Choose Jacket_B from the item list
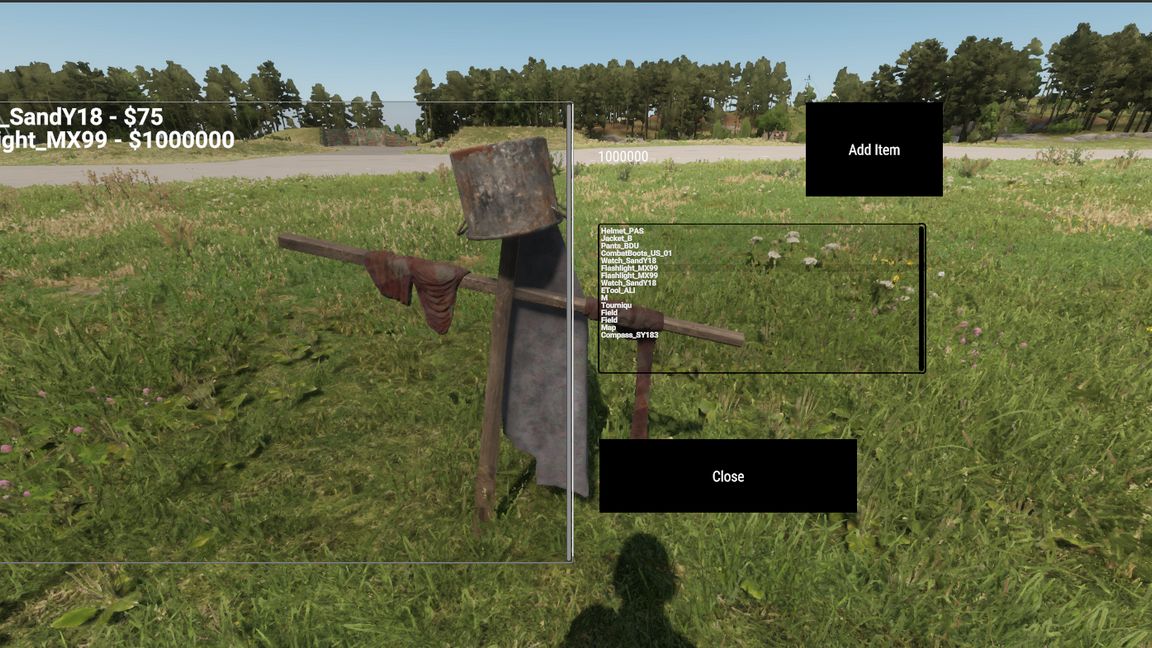 pyautogui.click(x=619, y=239)
